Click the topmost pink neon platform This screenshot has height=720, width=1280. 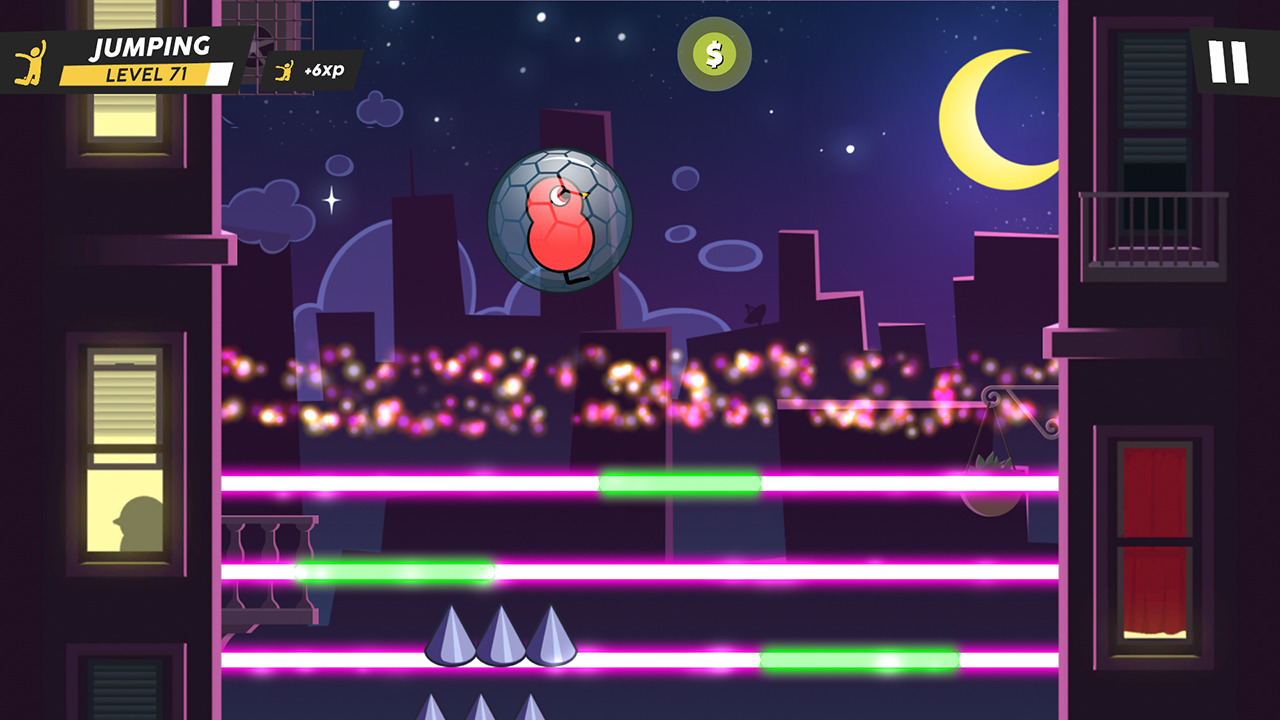point(400,483)
